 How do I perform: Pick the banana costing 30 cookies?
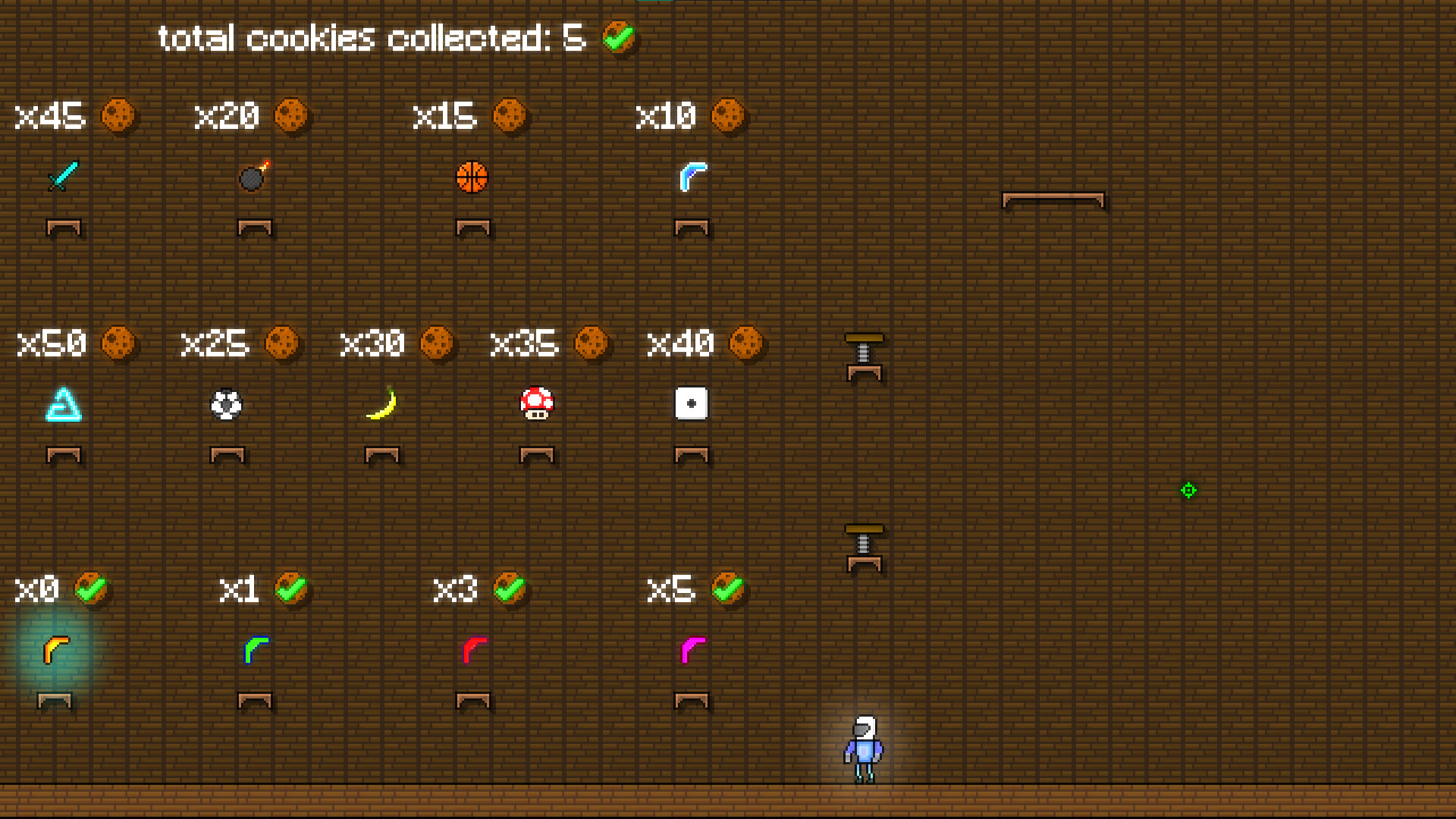coord(383,403)
